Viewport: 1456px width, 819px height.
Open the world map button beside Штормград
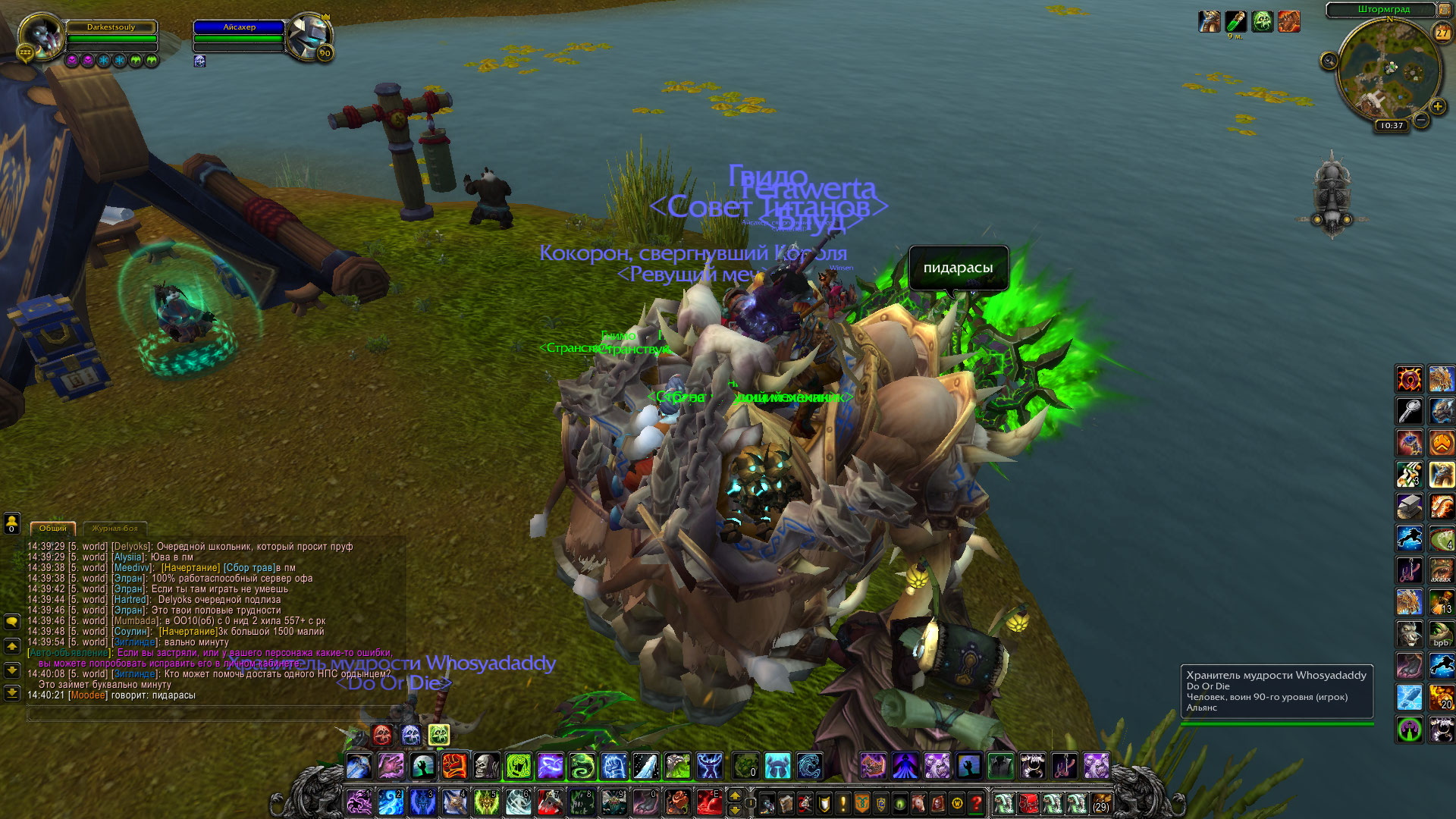[x=1443, y=10]
